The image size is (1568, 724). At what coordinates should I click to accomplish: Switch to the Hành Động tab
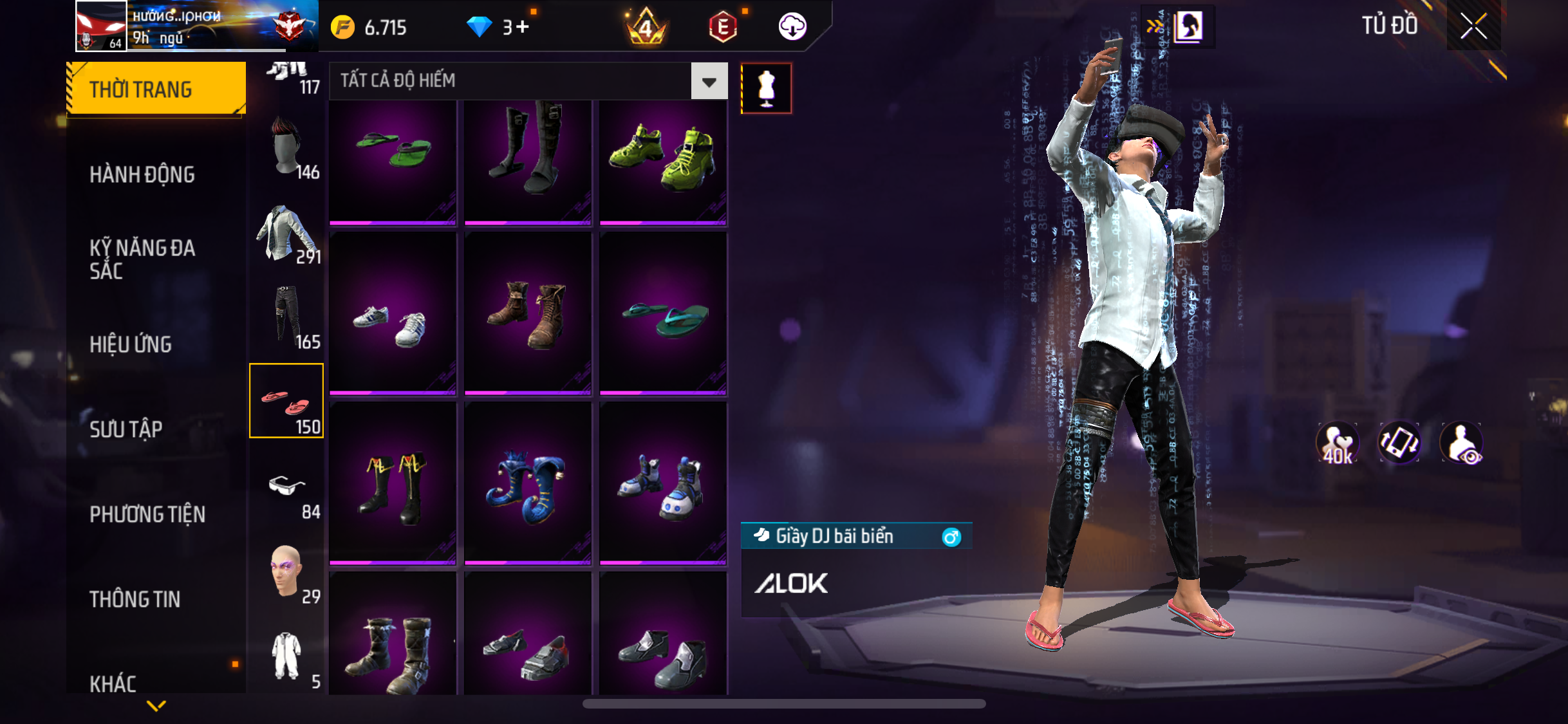pyautogui.click(x=142, y=174)
